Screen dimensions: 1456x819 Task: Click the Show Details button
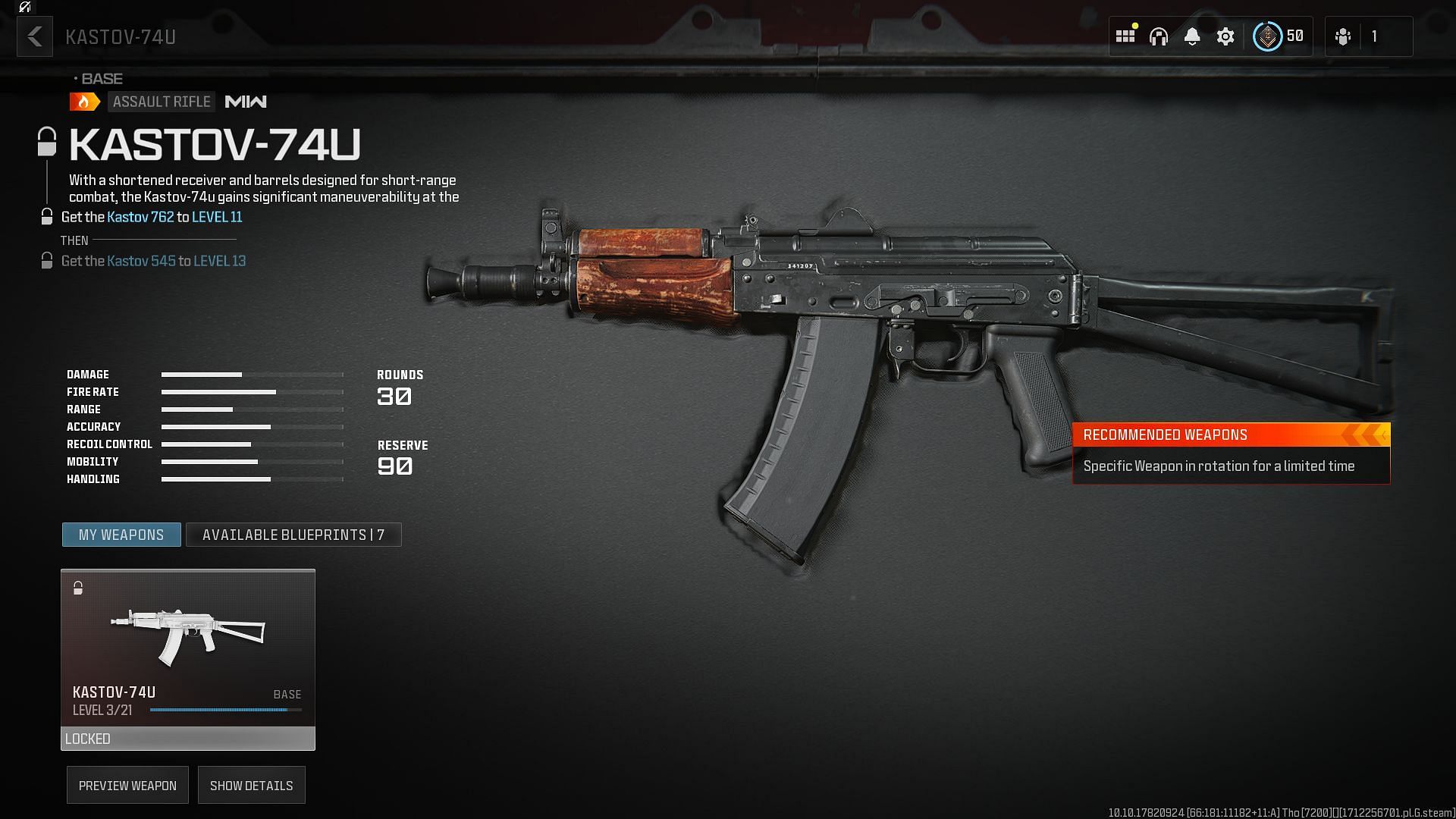point(251,786)
